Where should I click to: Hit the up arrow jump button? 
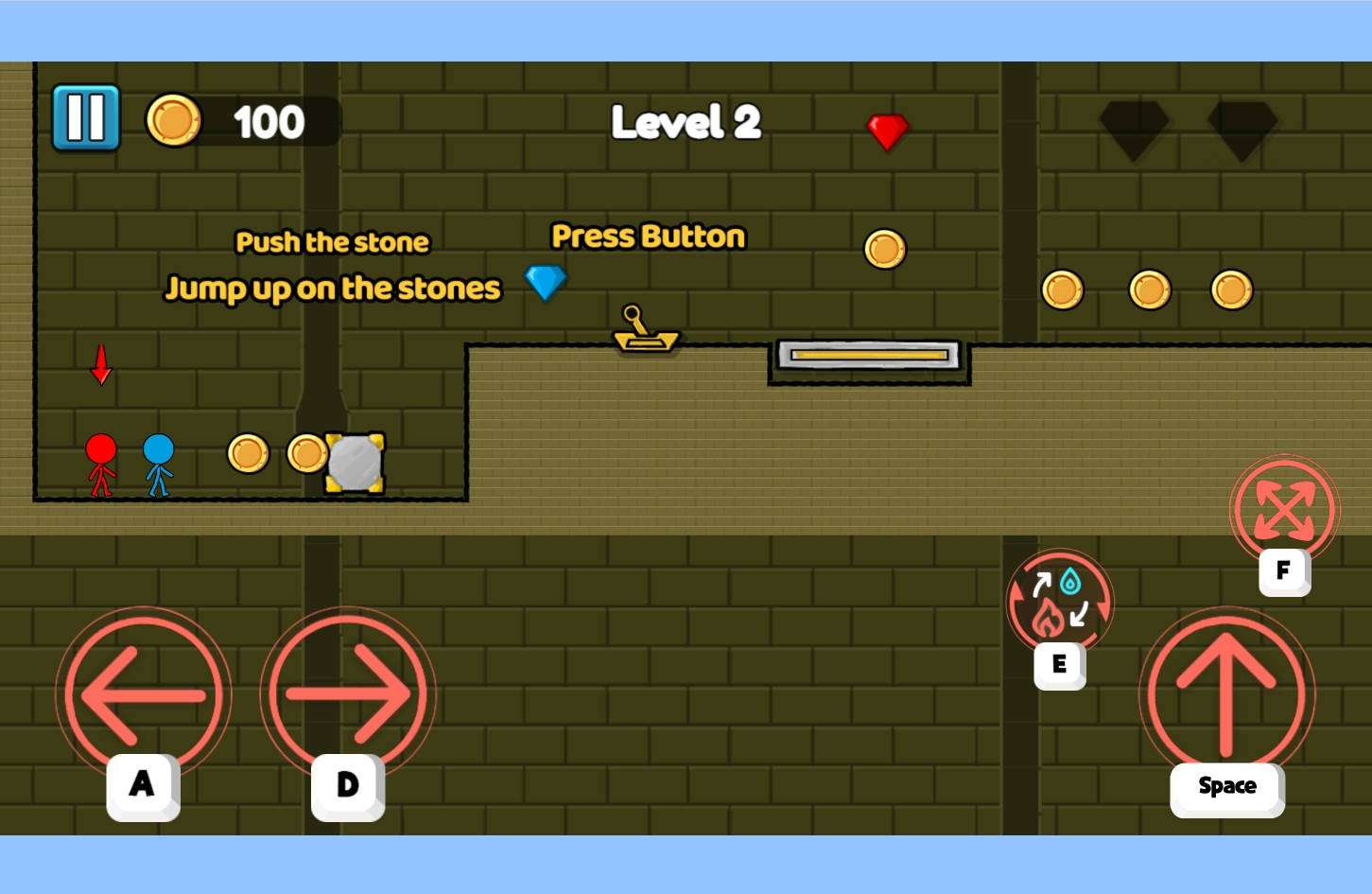pos(1226,693)
